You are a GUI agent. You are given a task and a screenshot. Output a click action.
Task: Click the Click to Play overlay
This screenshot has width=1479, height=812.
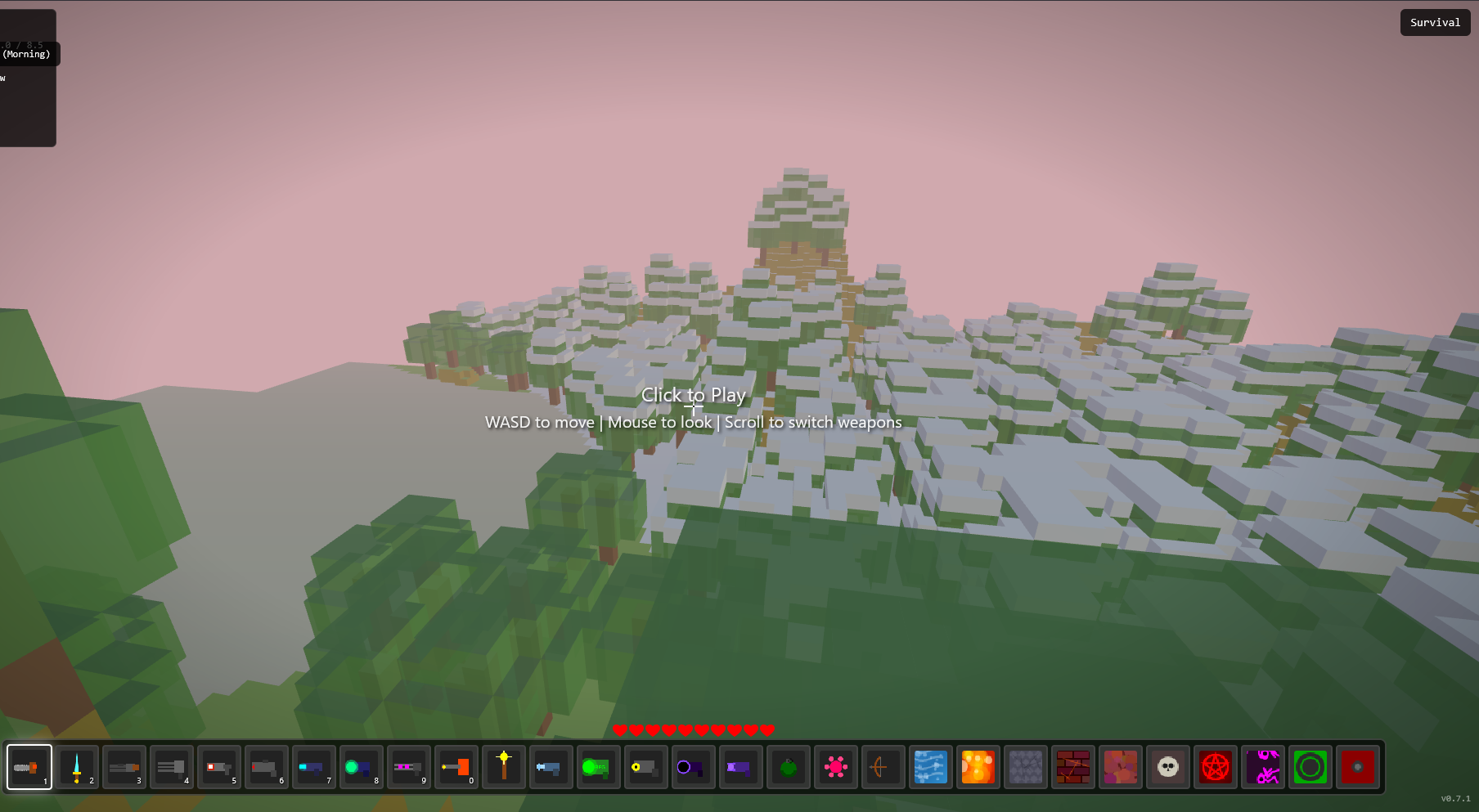pyautogui.click(x=694, y=395)
